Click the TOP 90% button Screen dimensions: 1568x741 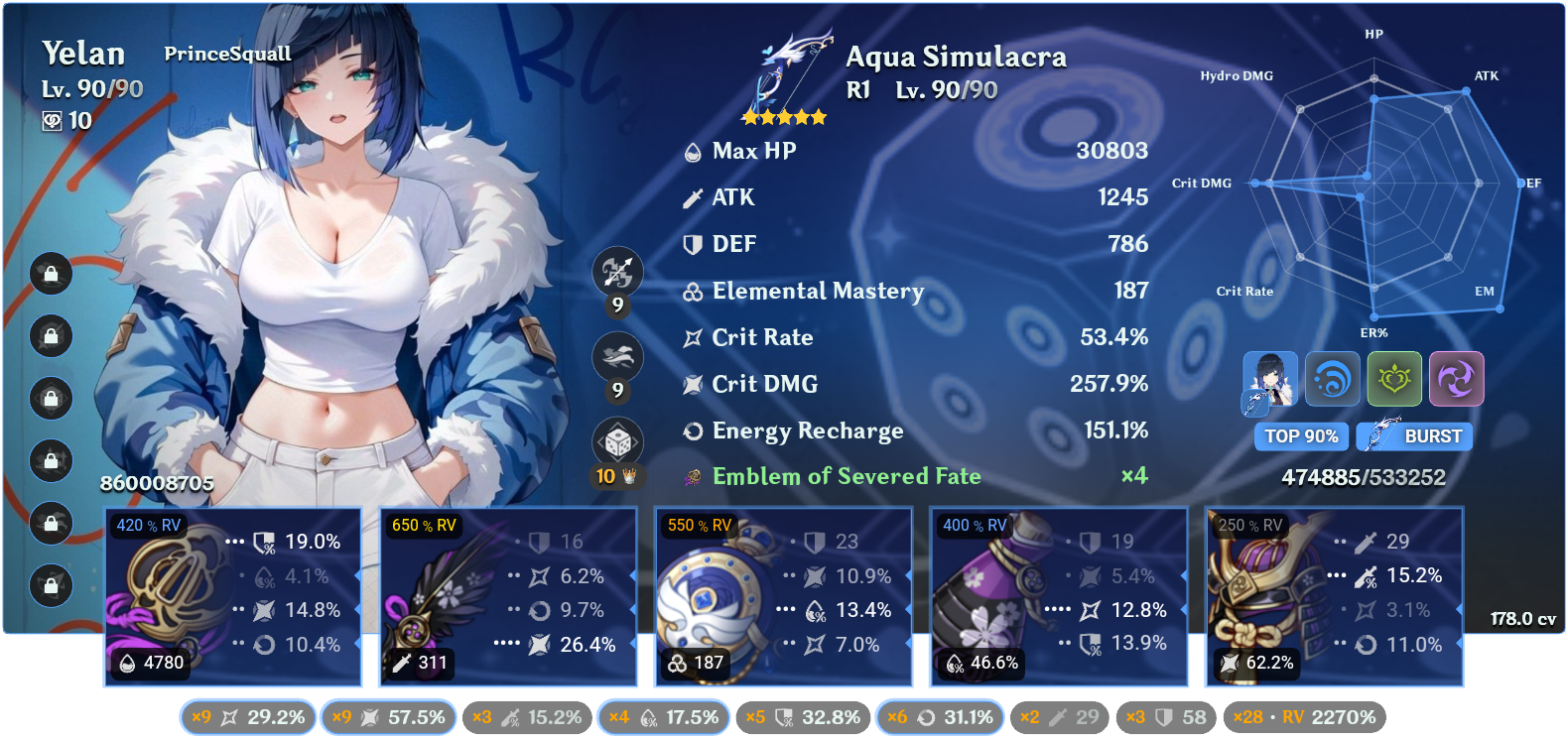click(1301, 436)
